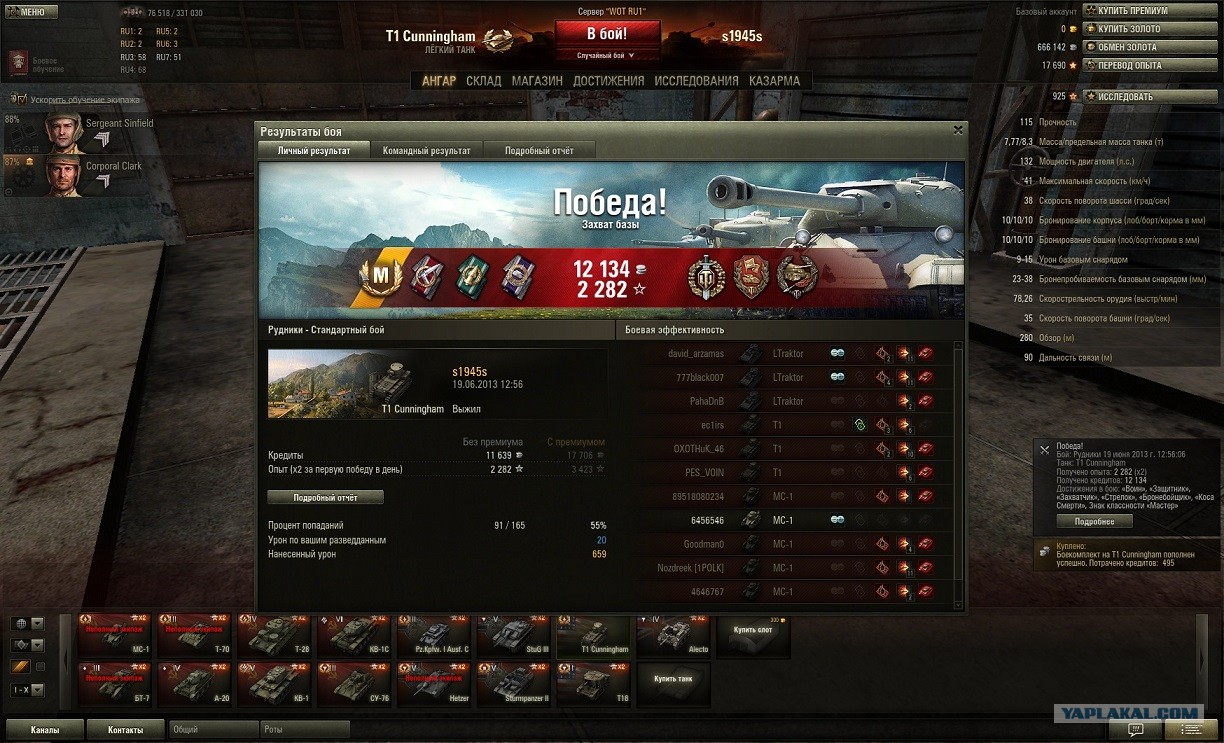
Task: Click the Купить танк tile
Action: click(x=673, y=680)
